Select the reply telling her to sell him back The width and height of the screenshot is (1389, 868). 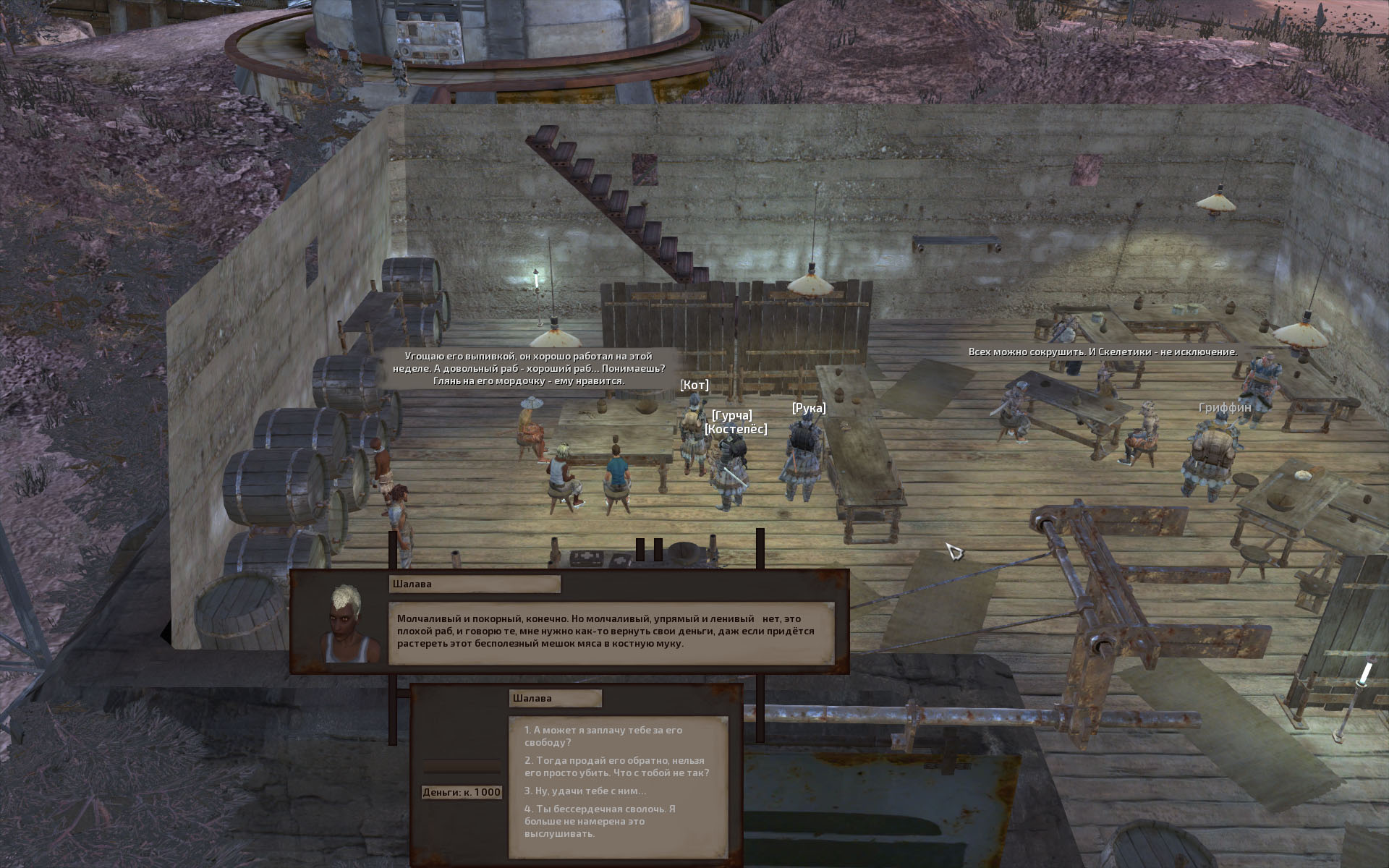[x=616, y=767]
